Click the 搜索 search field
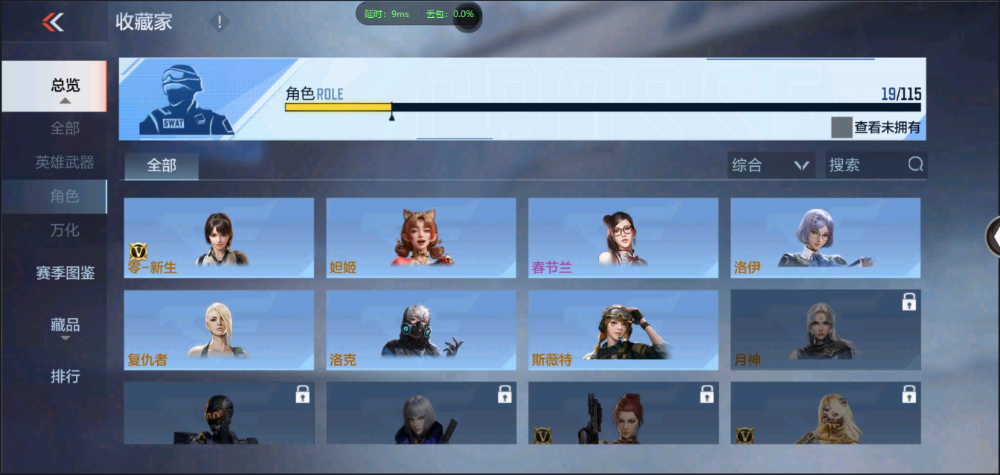Screen dimensions: 1000x475 point(865,165)
